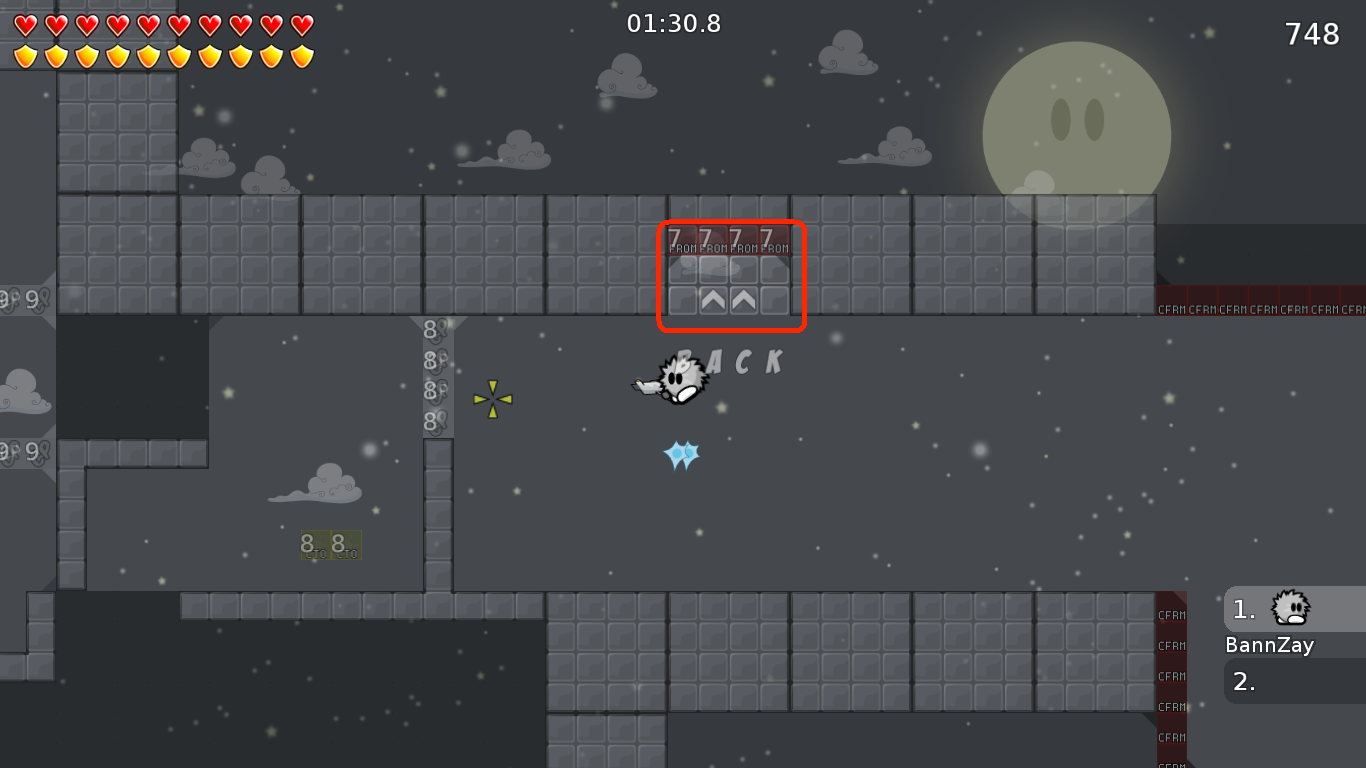The image size is (1366, 768).
Task: Click the left upward arrow tile
Action: pyautogui.click(x=712, y=300)
